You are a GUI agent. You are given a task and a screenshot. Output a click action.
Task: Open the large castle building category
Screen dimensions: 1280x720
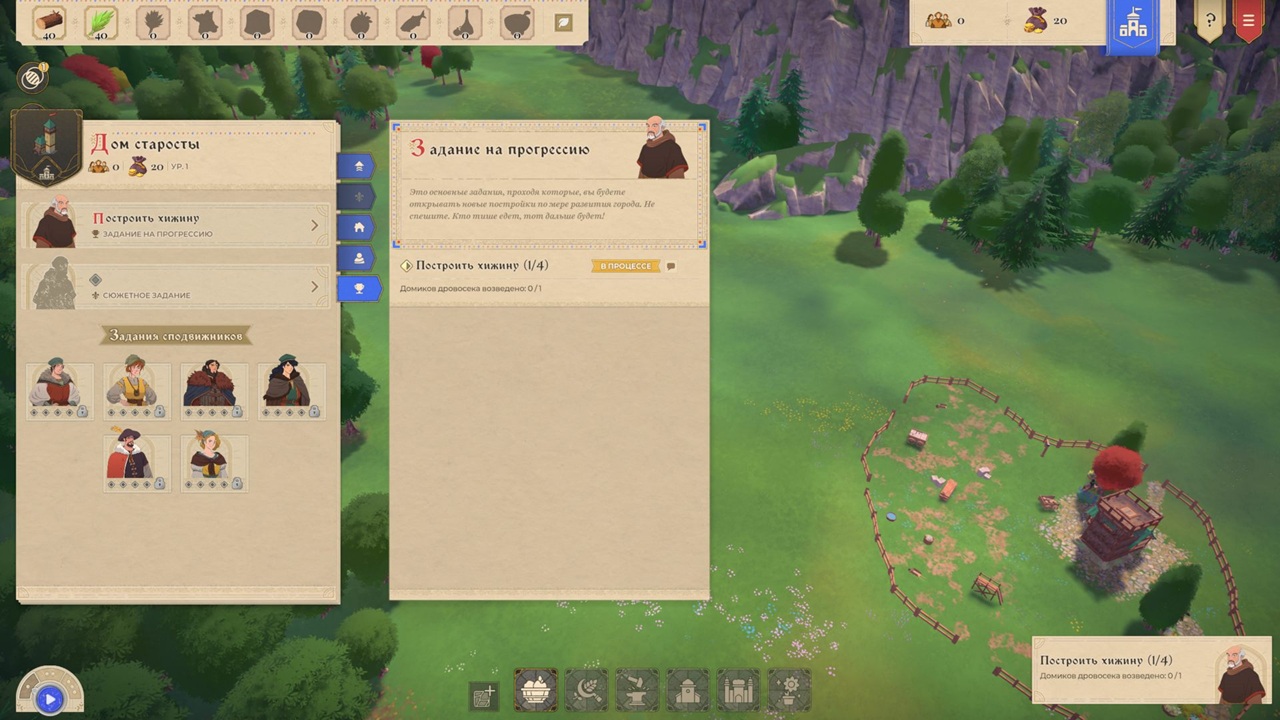(x=739, y=690)
